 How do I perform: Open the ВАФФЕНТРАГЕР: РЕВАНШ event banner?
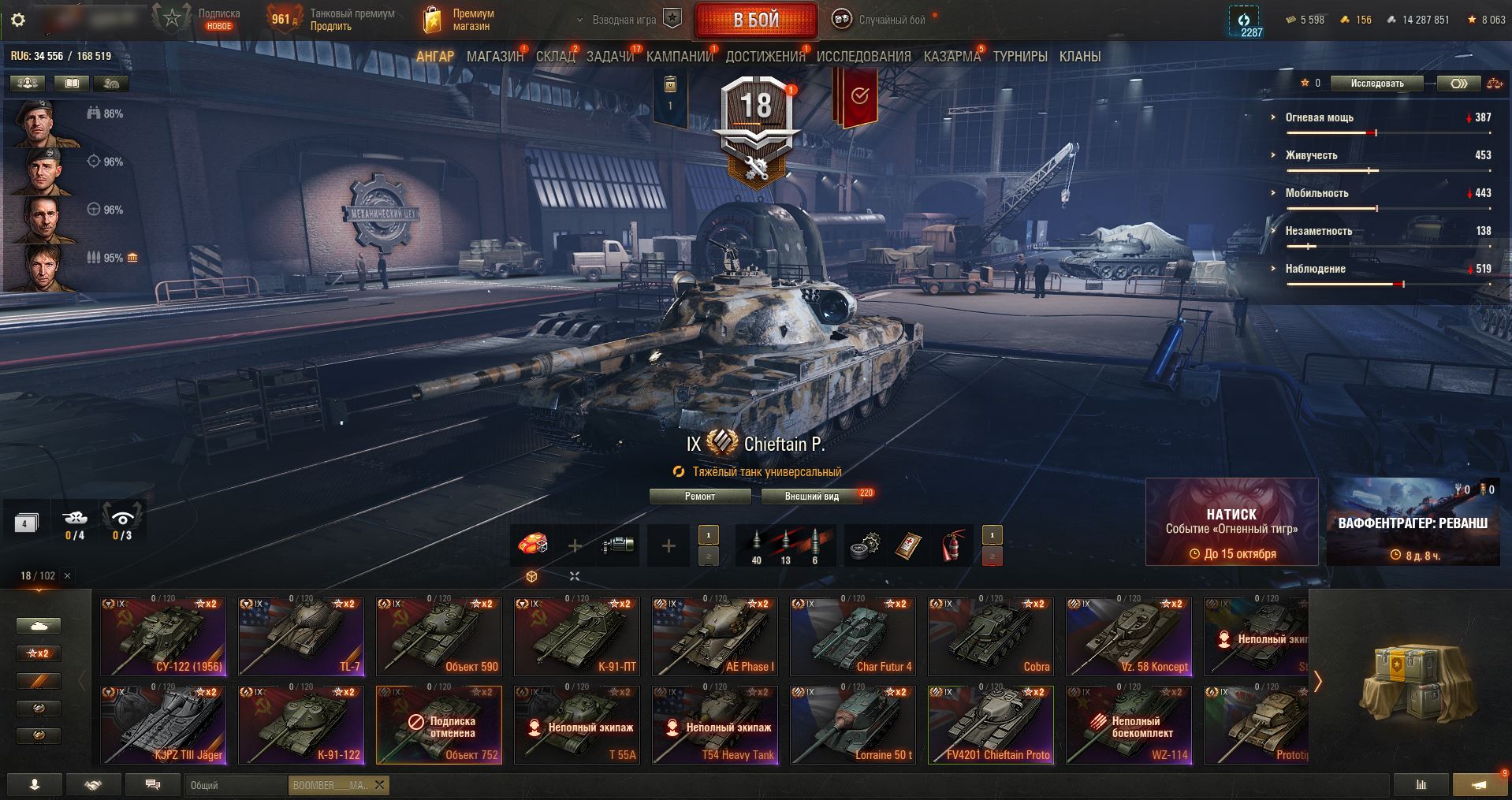1413,522
